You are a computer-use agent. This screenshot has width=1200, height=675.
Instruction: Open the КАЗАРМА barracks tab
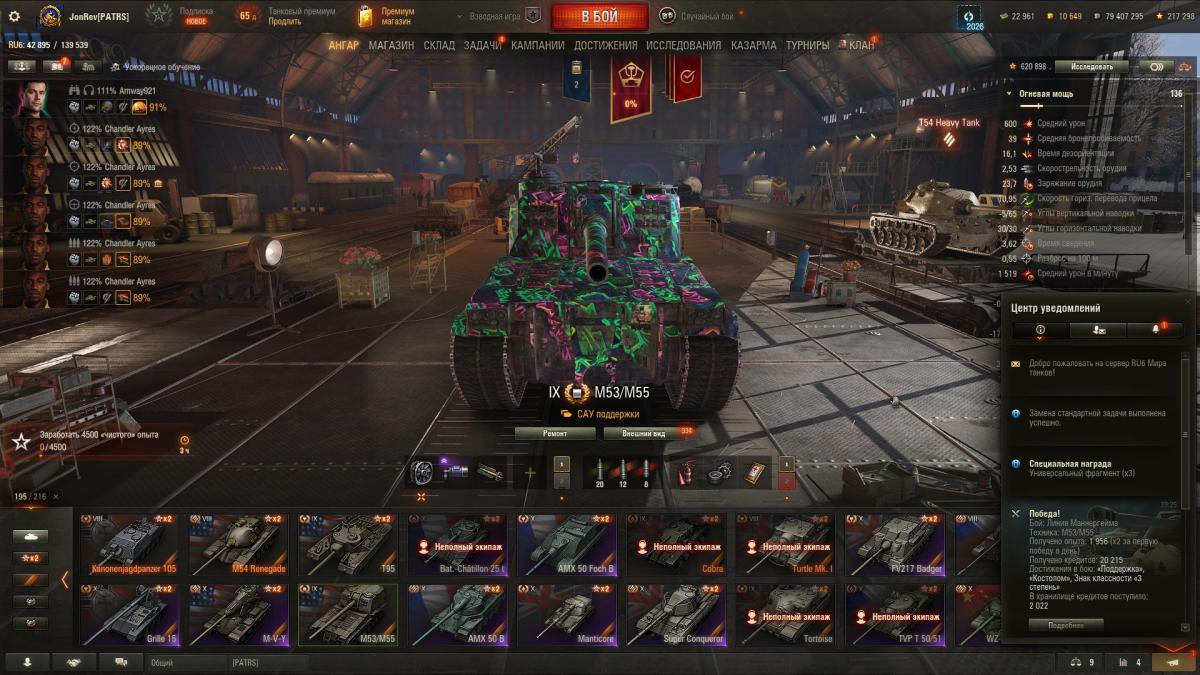[753, 45]
